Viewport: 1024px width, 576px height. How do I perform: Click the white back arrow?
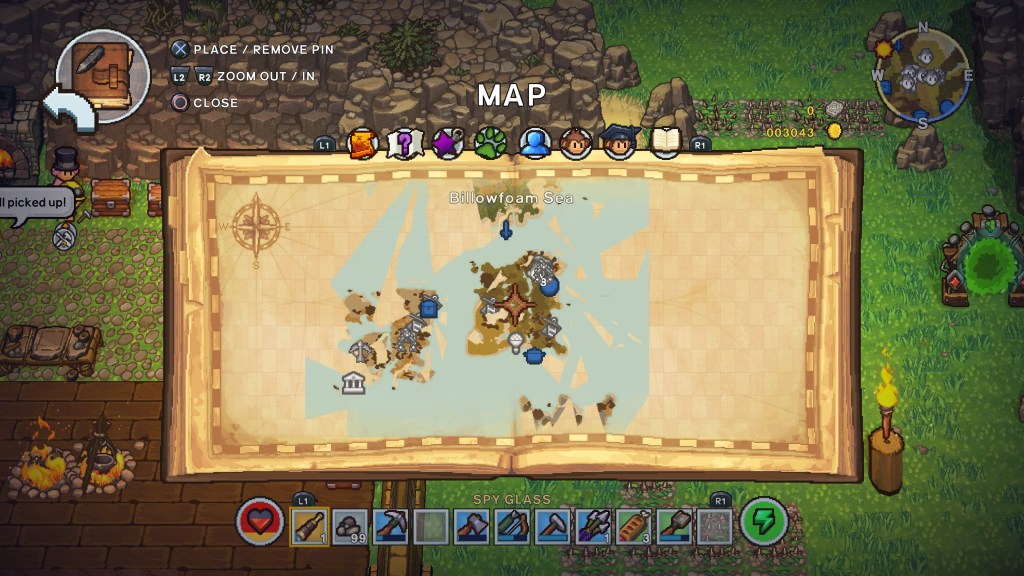tap(68, 108)
